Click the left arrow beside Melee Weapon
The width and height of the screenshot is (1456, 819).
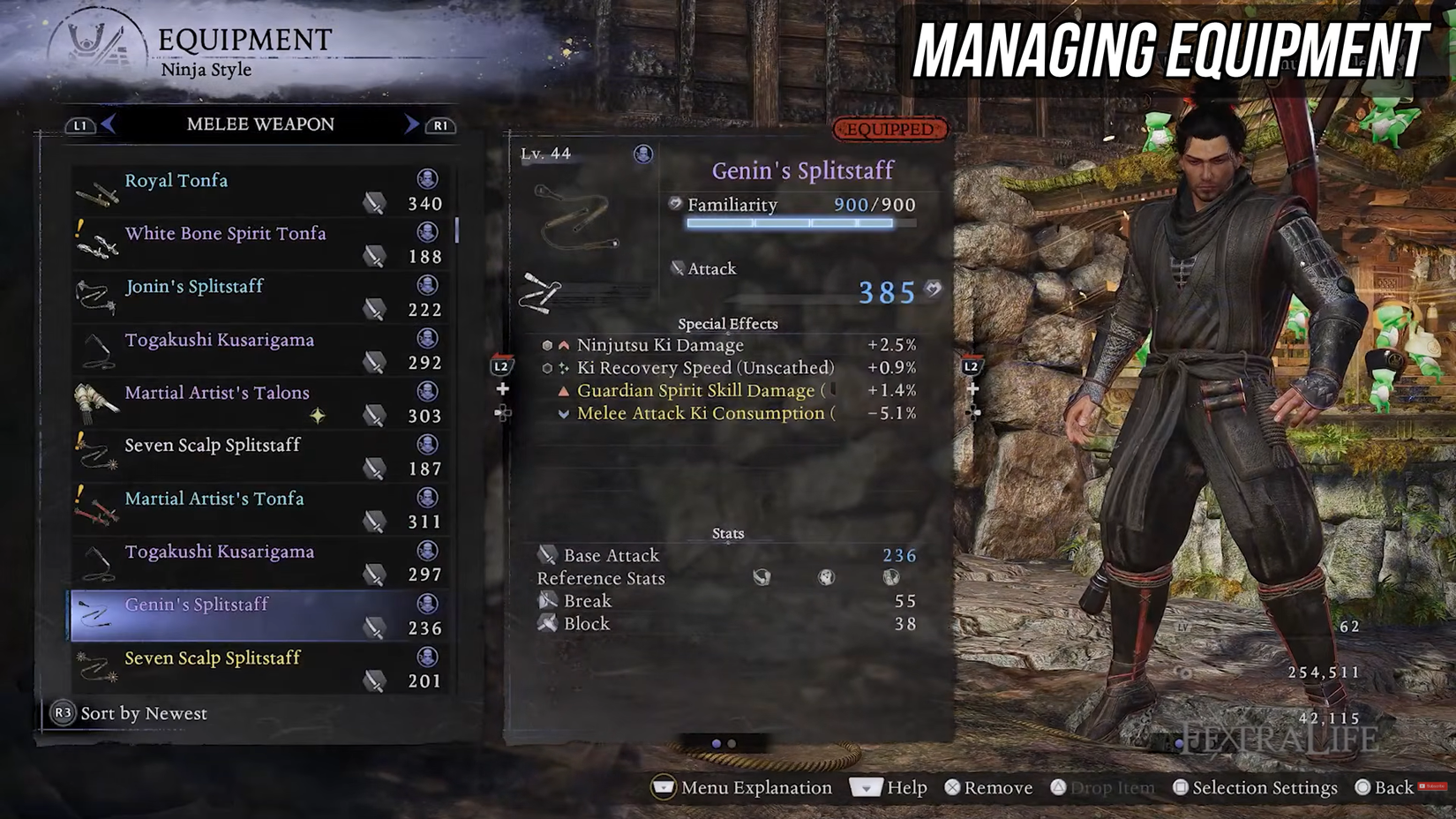[x=108, y=124]
